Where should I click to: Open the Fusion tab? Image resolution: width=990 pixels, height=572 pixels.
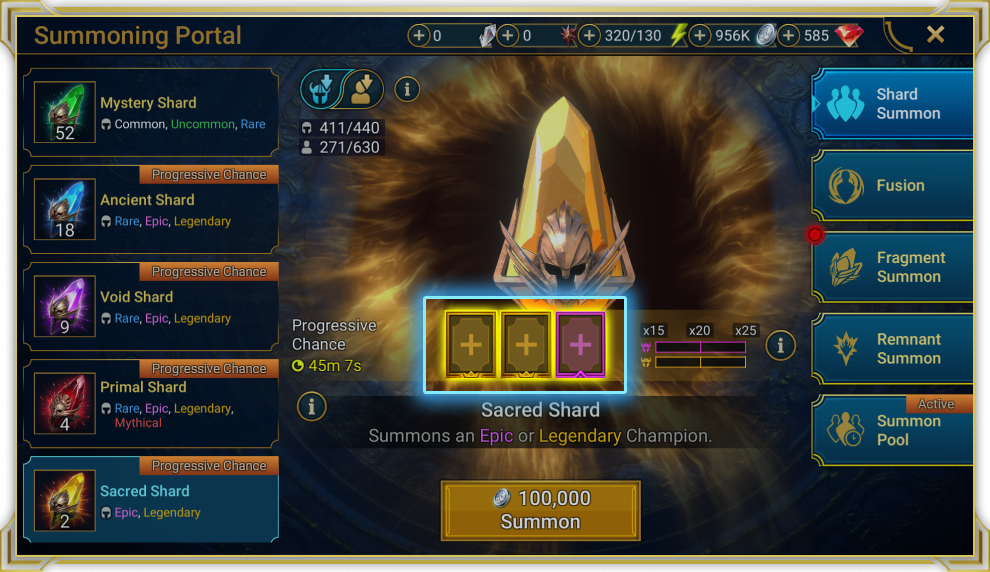(x=892, y=186)
